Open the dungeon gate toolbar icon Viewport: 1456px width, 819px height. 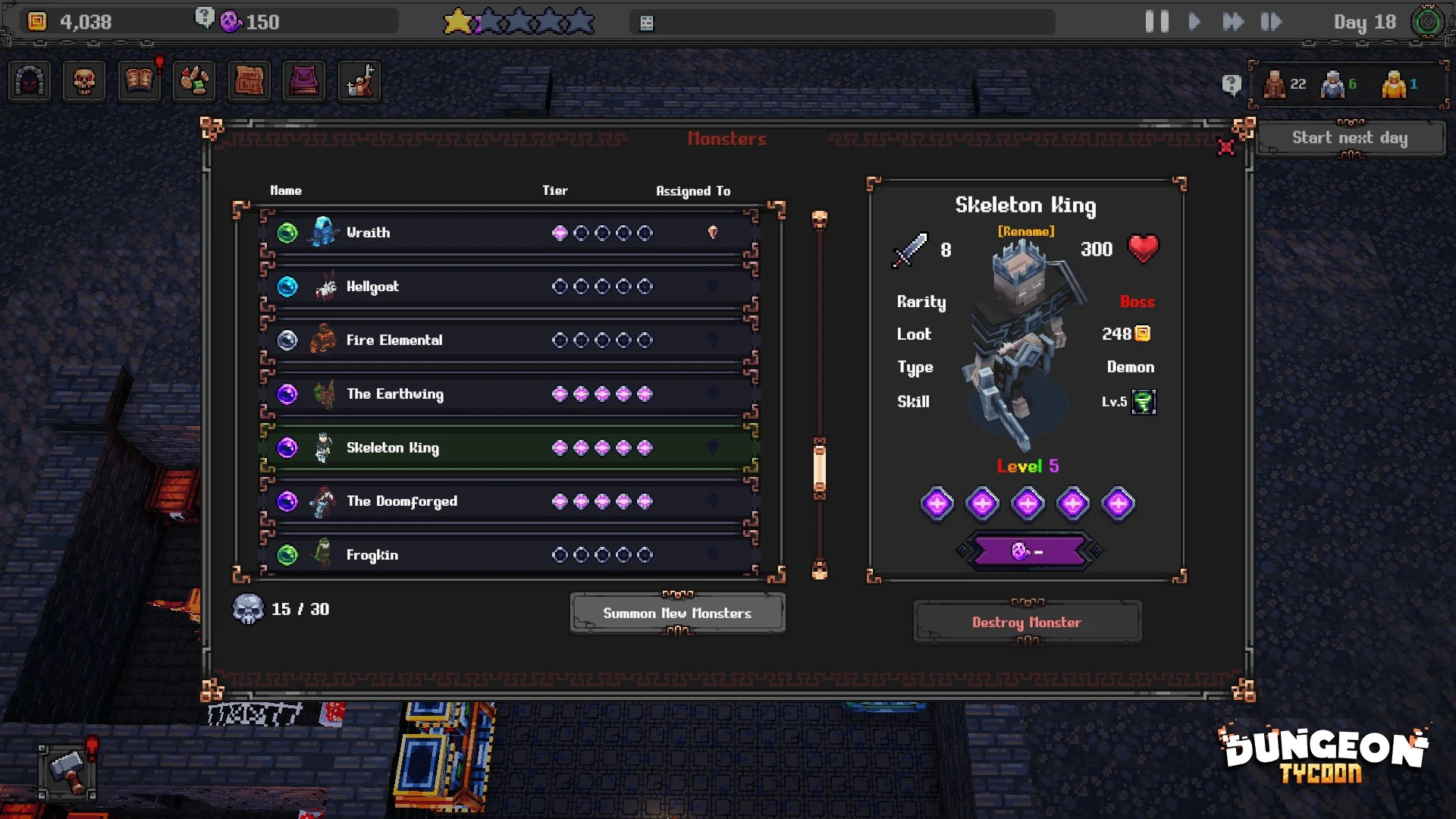30,81
